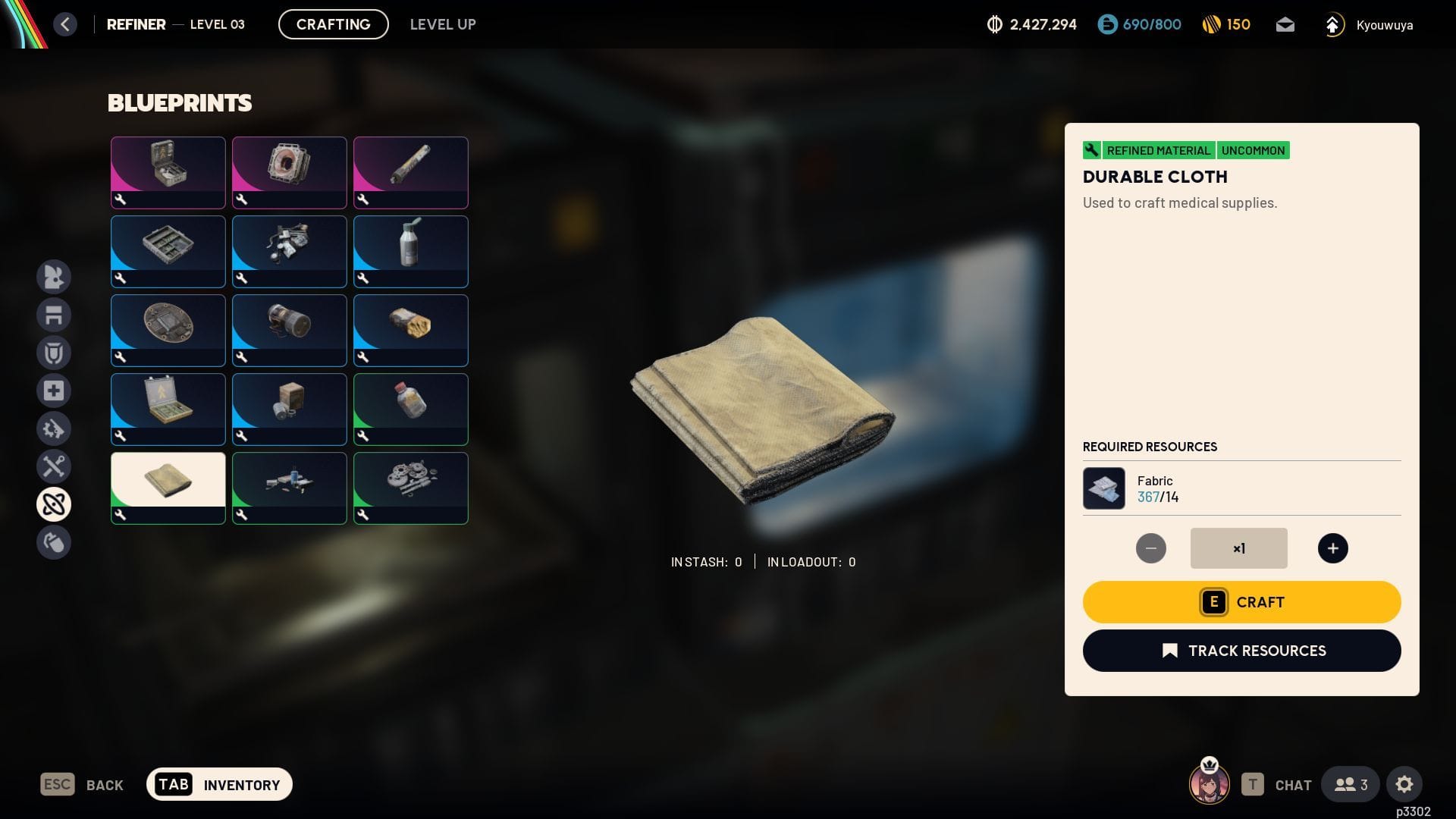Track resources for this blueprint
The height and width of the screenshot is (819, 1456).
1241,651
